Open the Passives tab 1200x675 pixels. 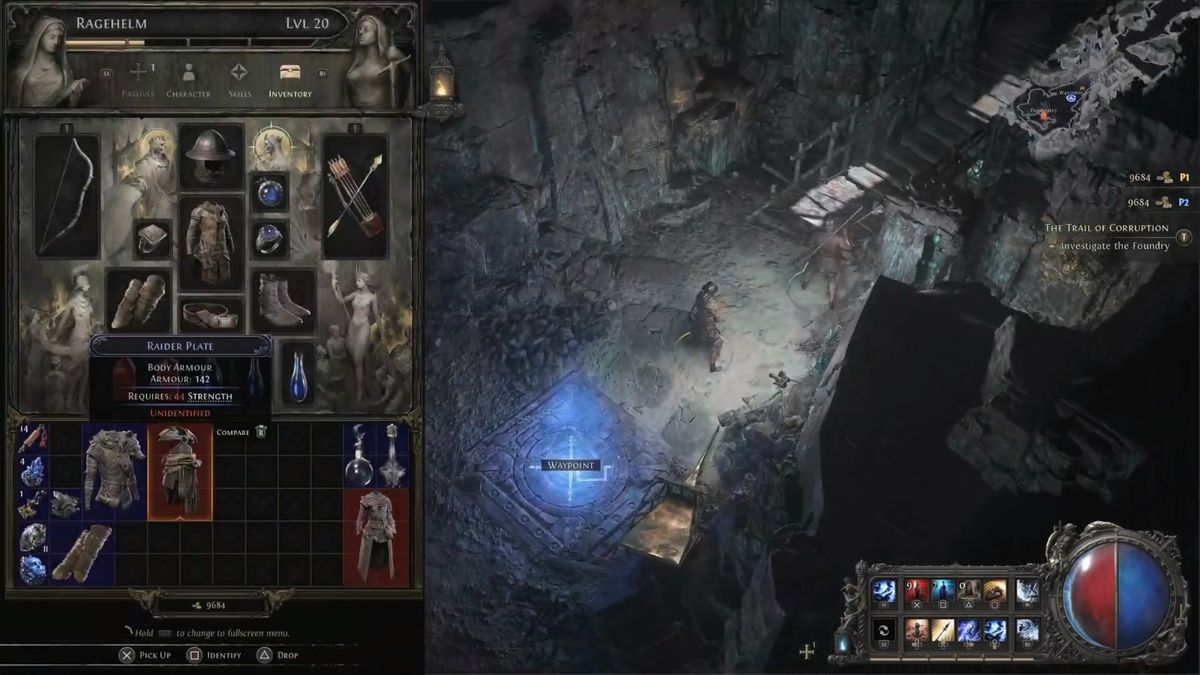click(138, 78)
